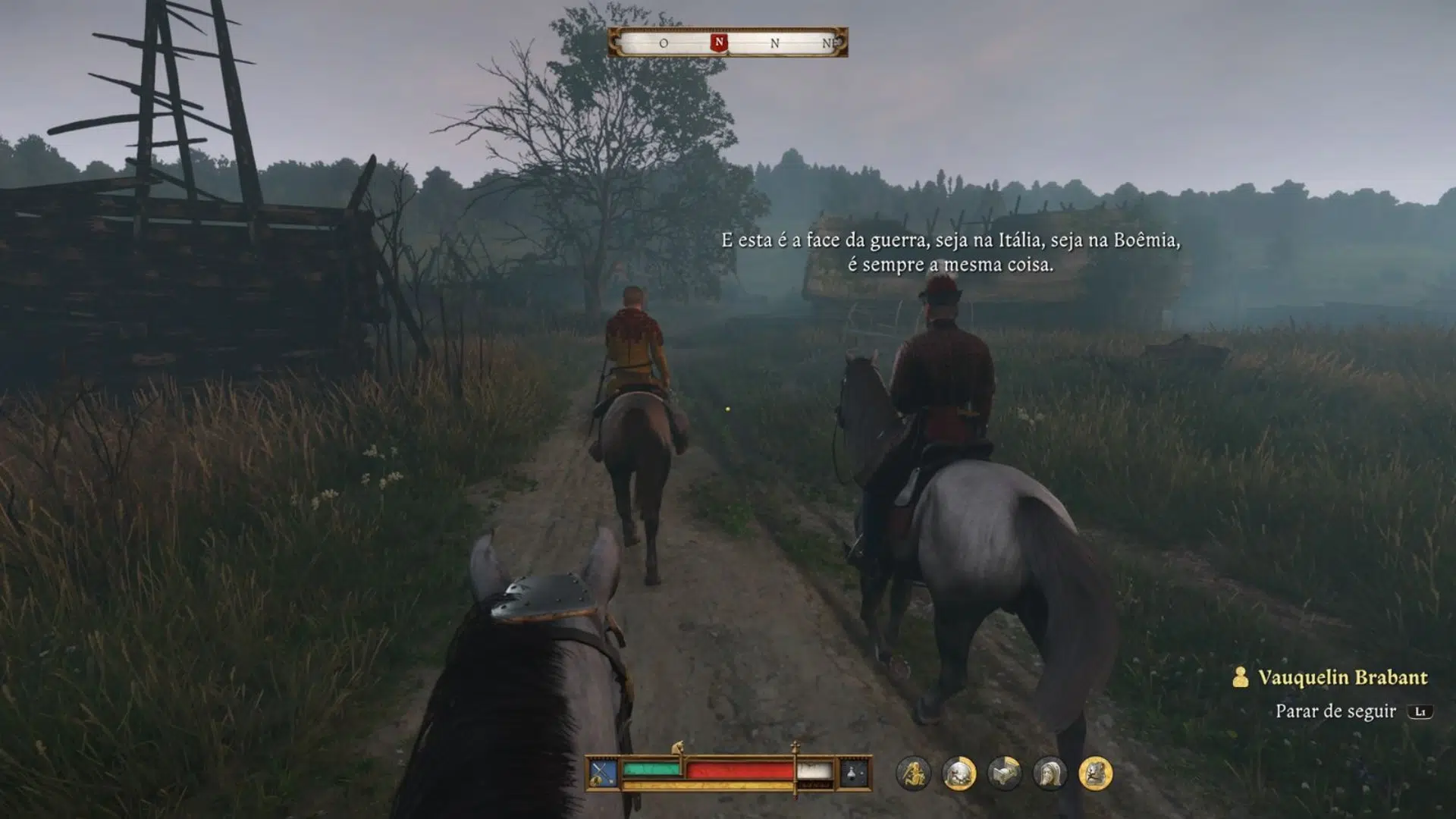Click the helmet status icon
The height and width of the screenshot is (819, 1456).
(x=959, y=773)
